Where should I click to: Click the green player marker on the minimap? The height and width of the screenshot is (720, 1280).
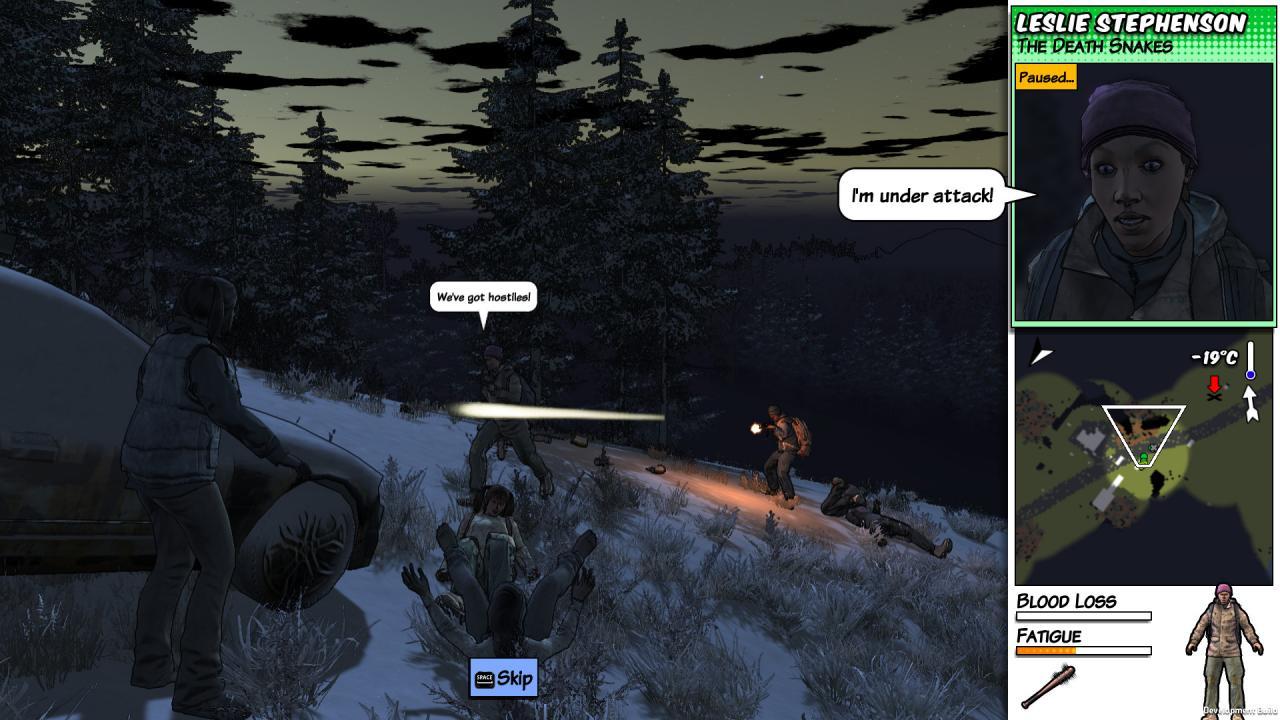coord(1143,457)
